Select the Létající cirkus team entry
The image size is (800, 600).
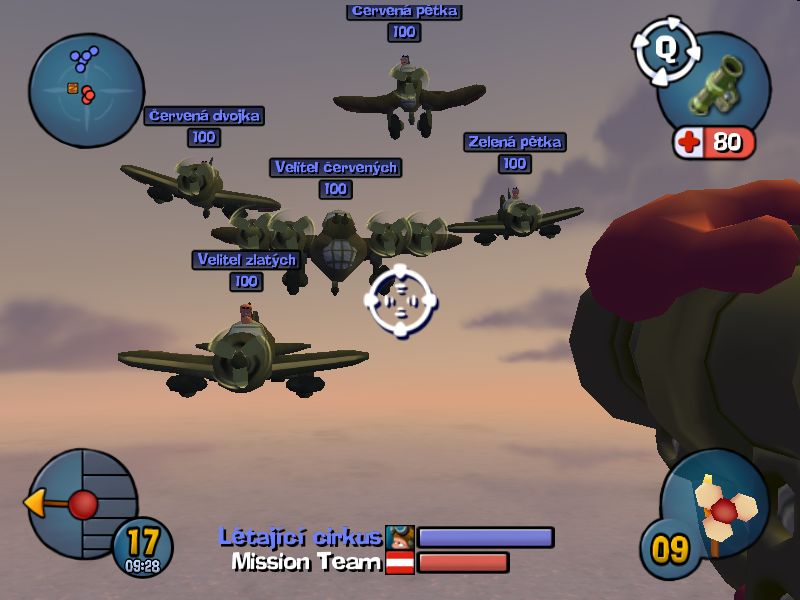tap(300, 537)
